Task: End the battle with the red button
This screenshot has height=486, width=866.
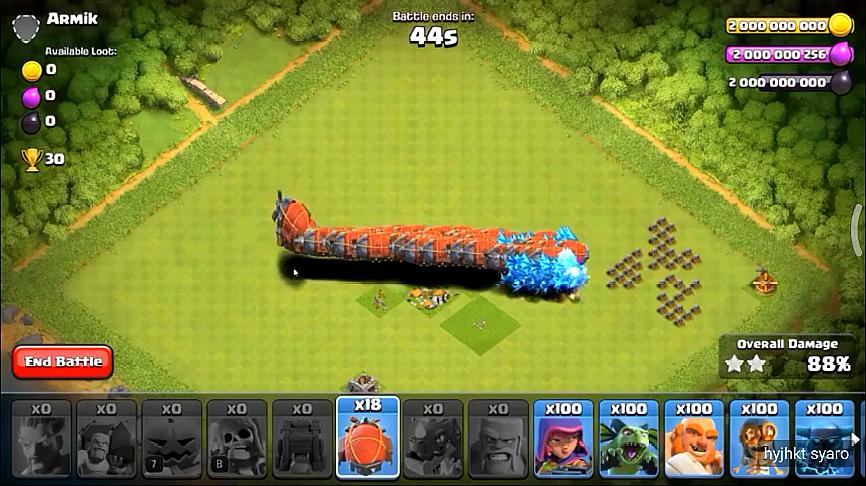Action: pos(63,361)
